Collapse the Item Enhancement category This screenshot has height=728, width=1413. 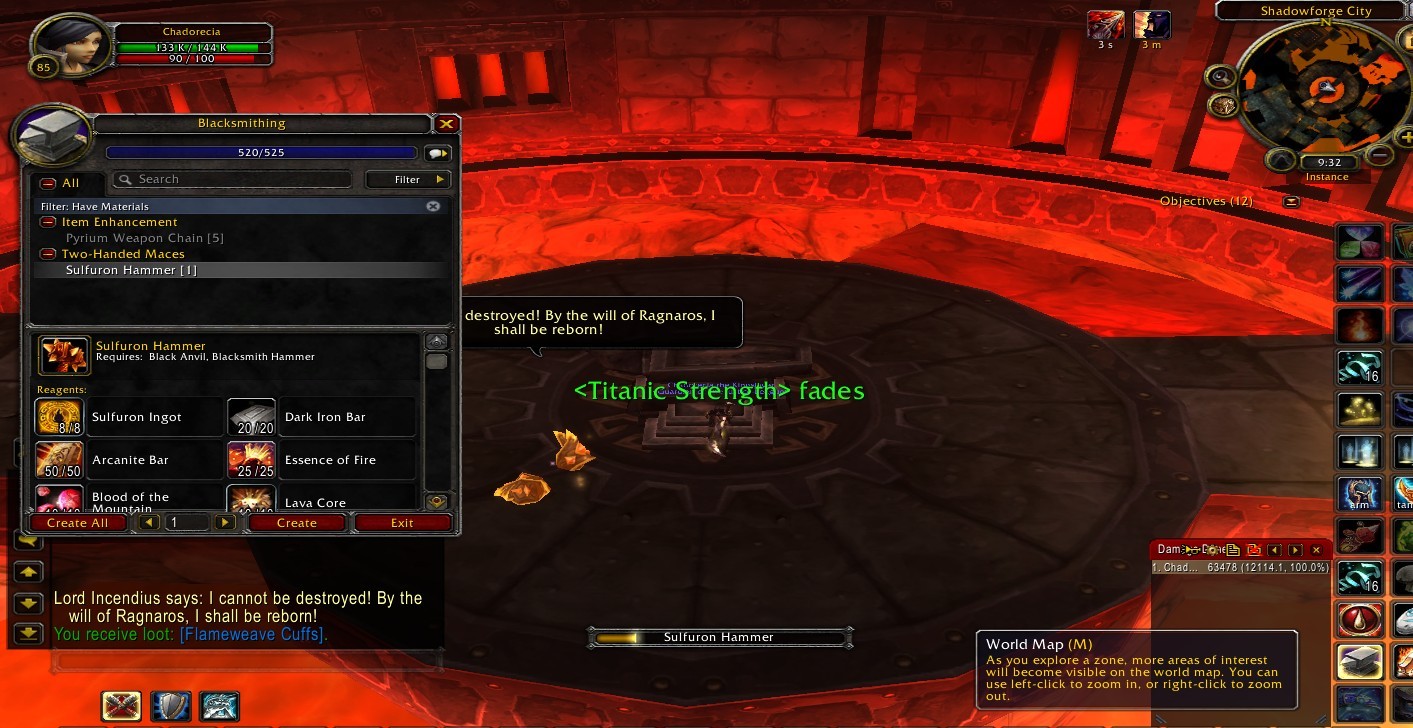(x=47, y=222)
